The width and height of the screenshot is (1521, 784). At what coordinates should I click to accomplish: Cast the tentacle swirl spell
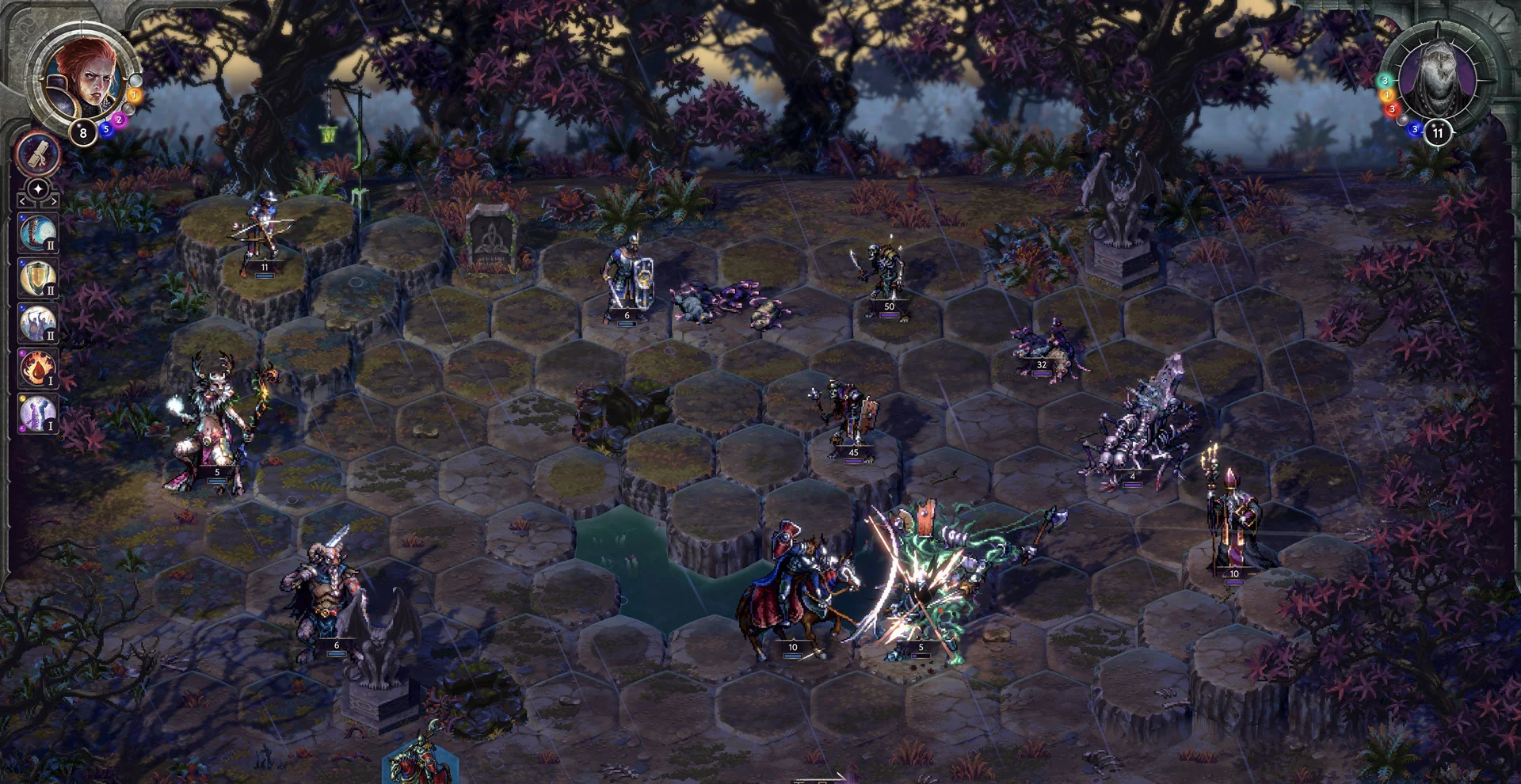[x=37, y=234]
